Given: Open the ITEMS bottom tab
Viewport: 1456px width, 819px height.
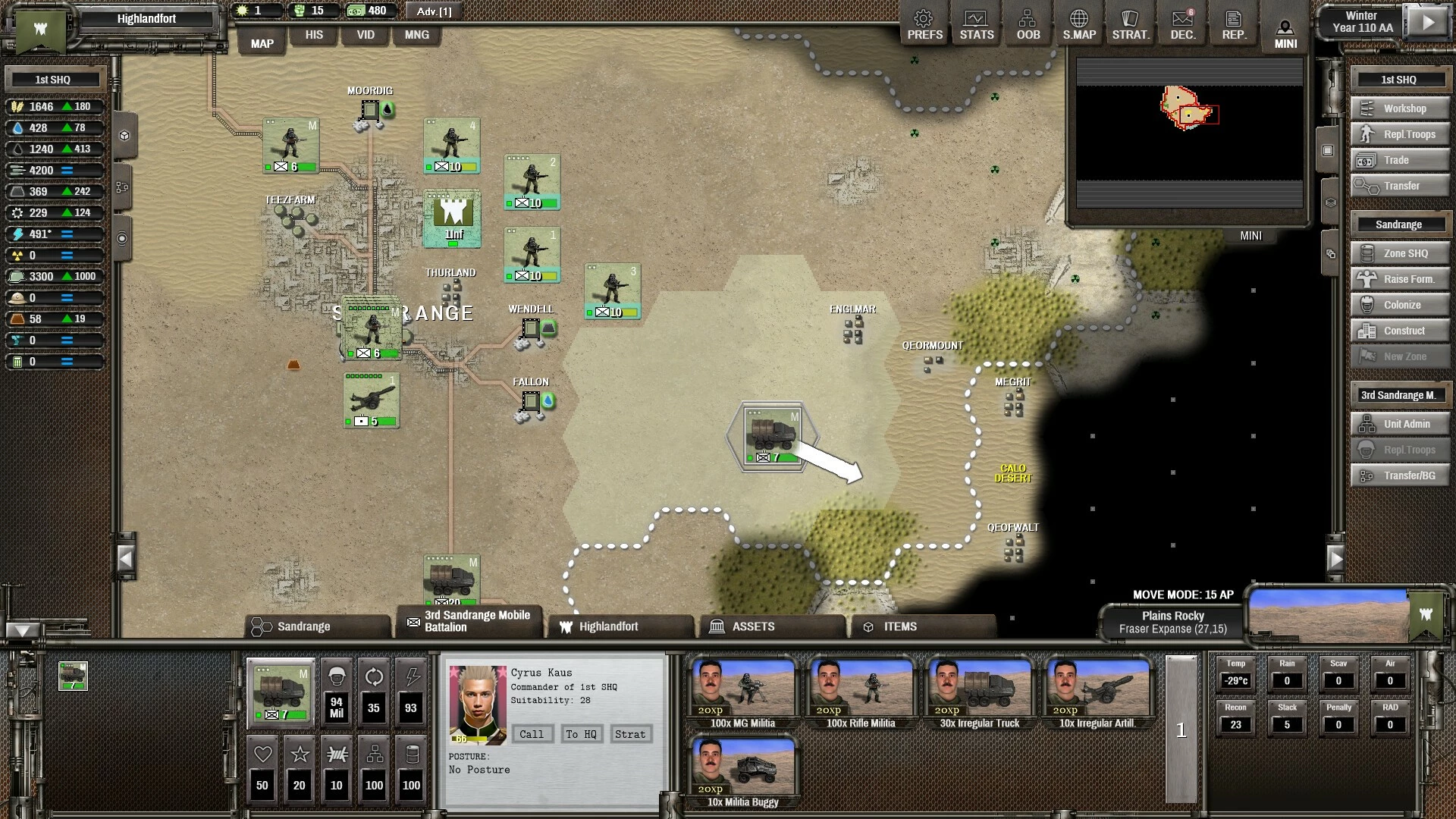Looking at the screenshot, I should [x=922, y=626].
